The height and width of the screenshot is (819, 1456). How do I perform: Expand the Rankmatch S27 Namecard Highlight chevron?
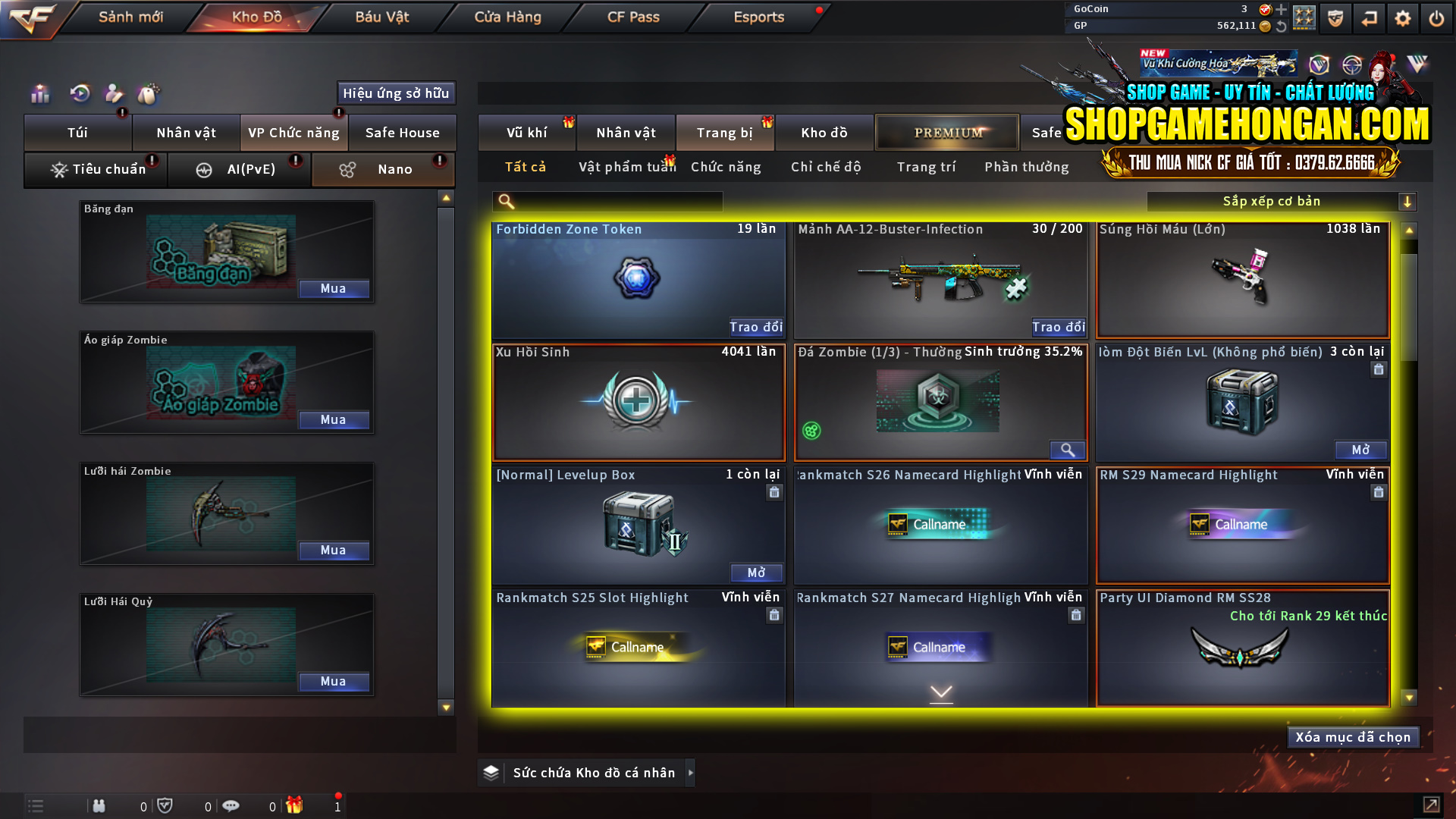(x=941, y=692)
